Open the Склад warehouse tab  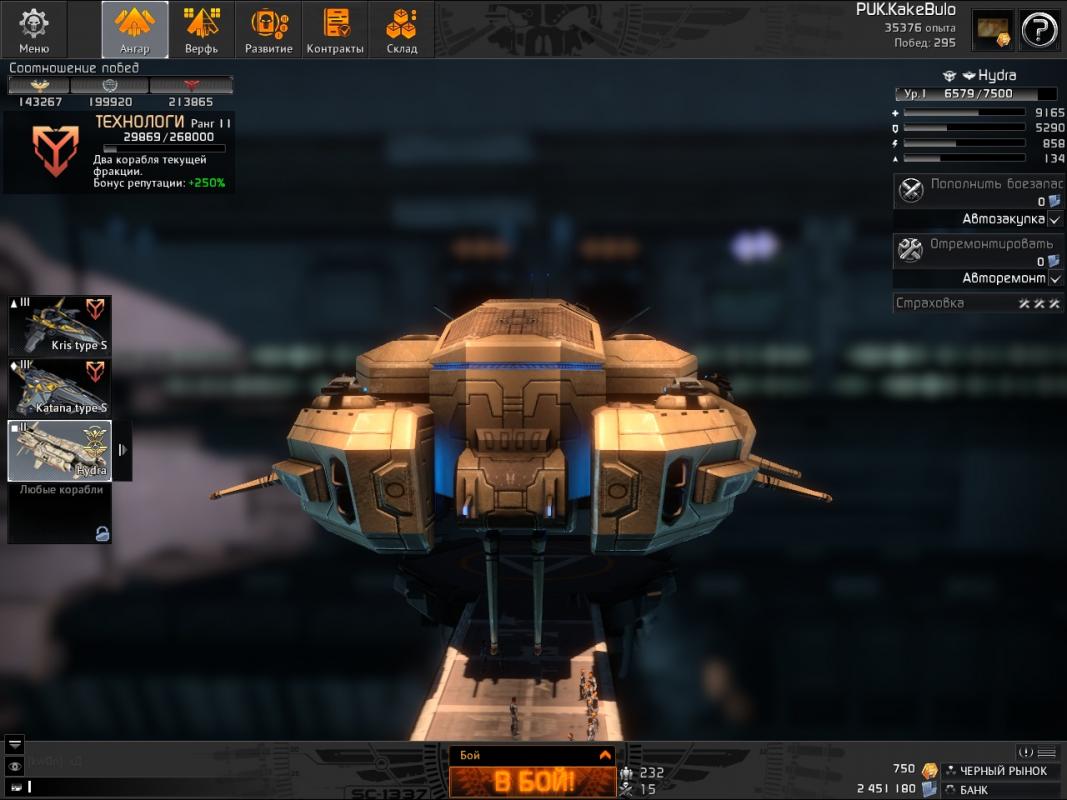[x=402, y=30]
